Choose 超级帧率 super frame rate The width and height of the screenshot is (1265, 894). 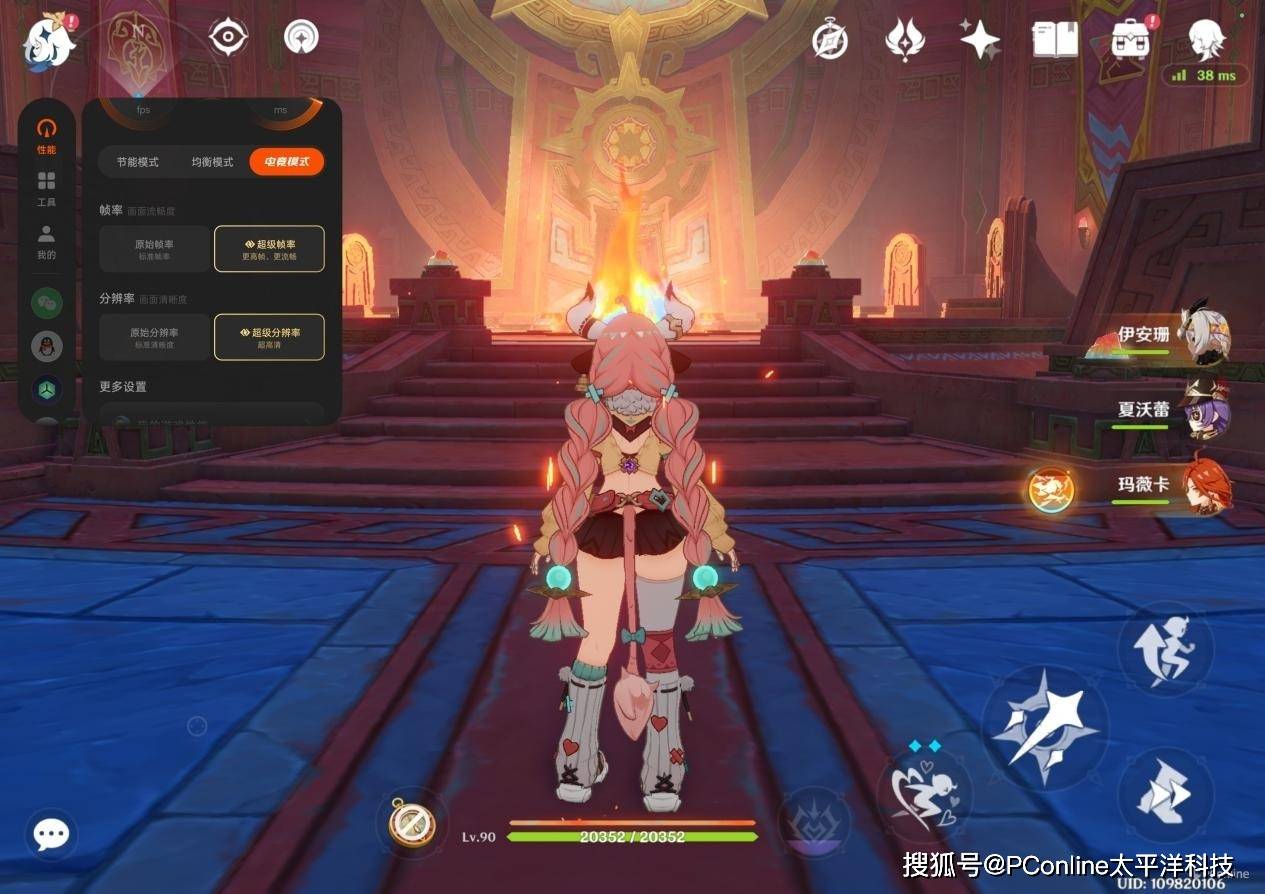click(269, 249)
